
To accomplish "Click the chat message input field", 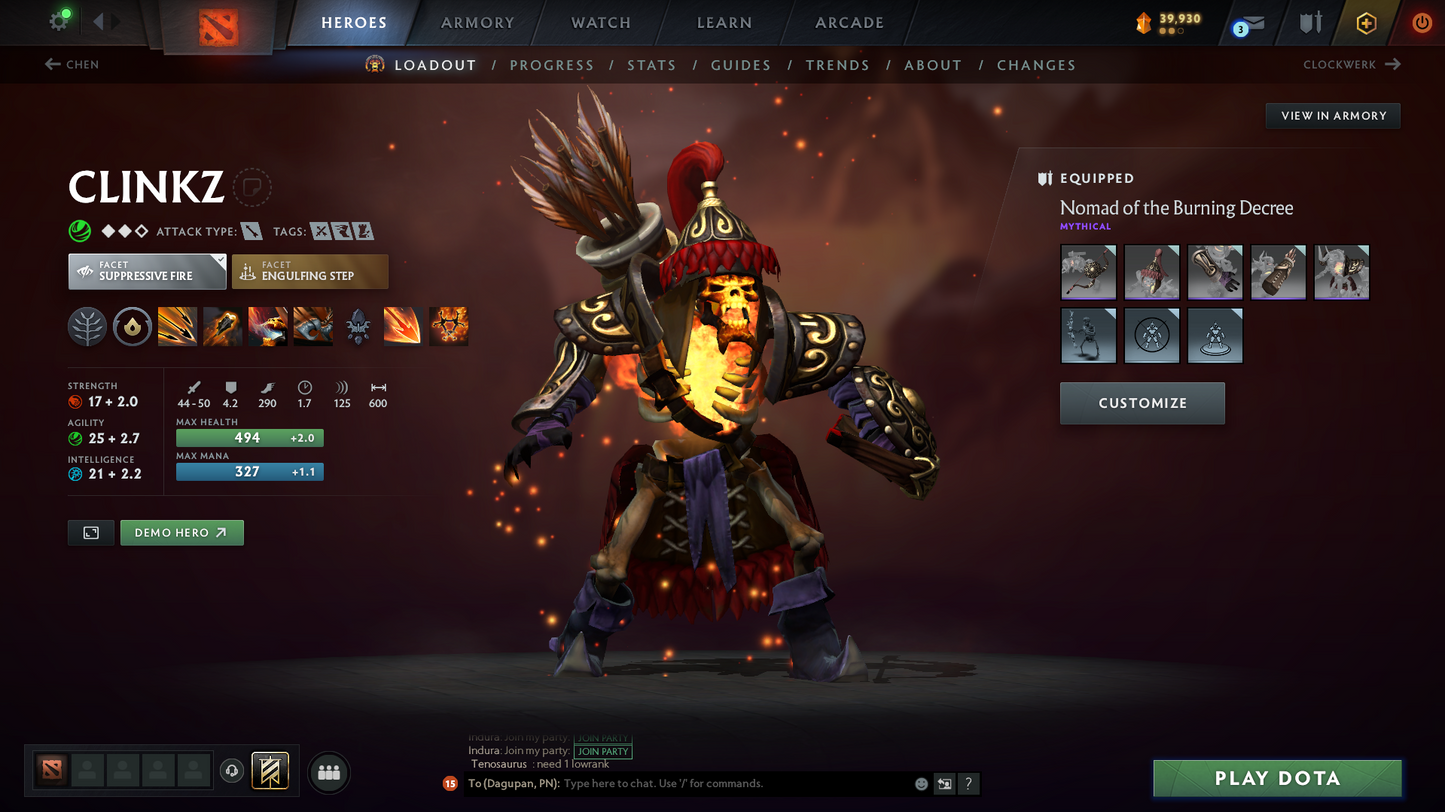I will tap(735, 784).
